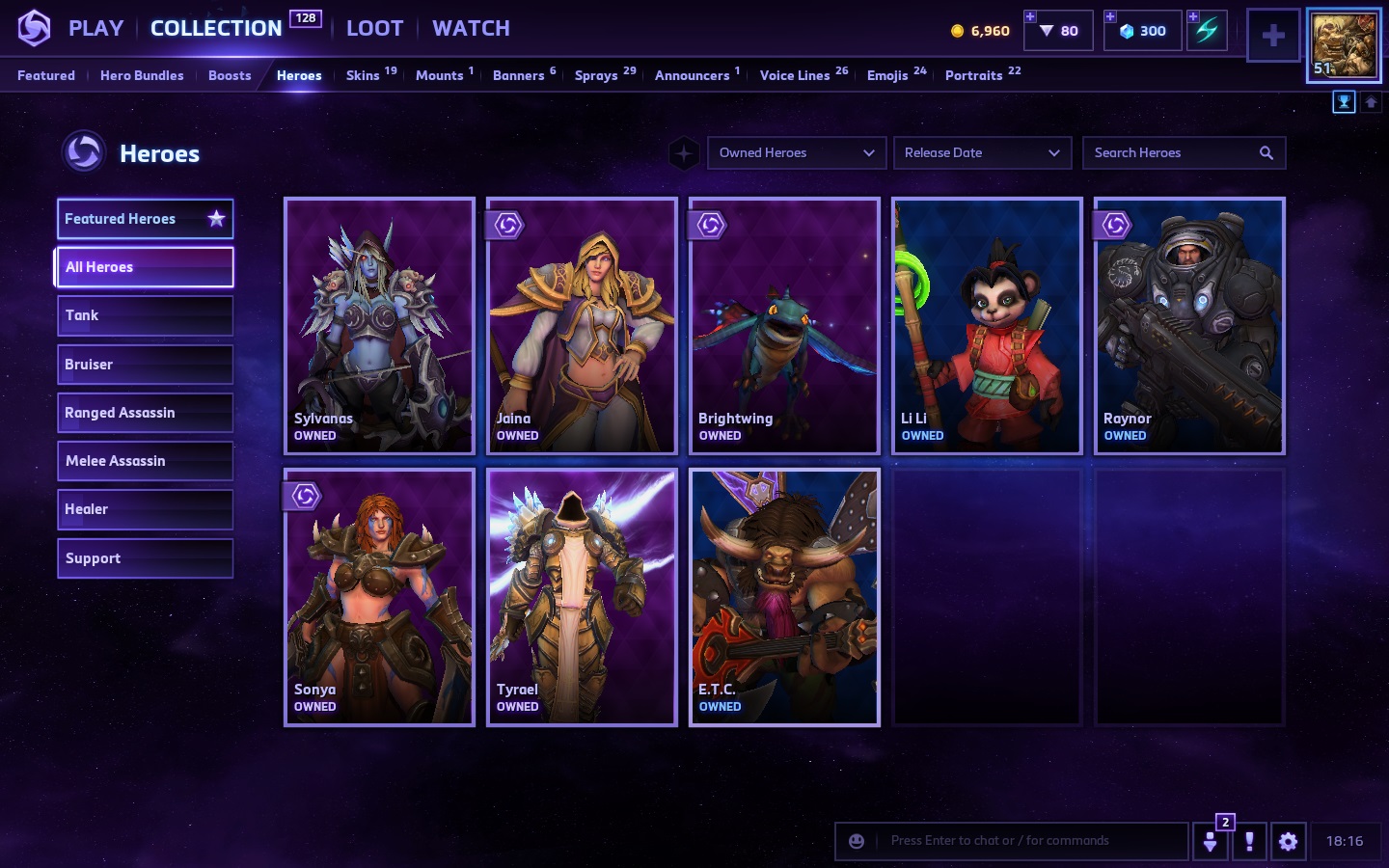
Task: Select the Ranged Assassin category
Action: [x=145, y=413]
